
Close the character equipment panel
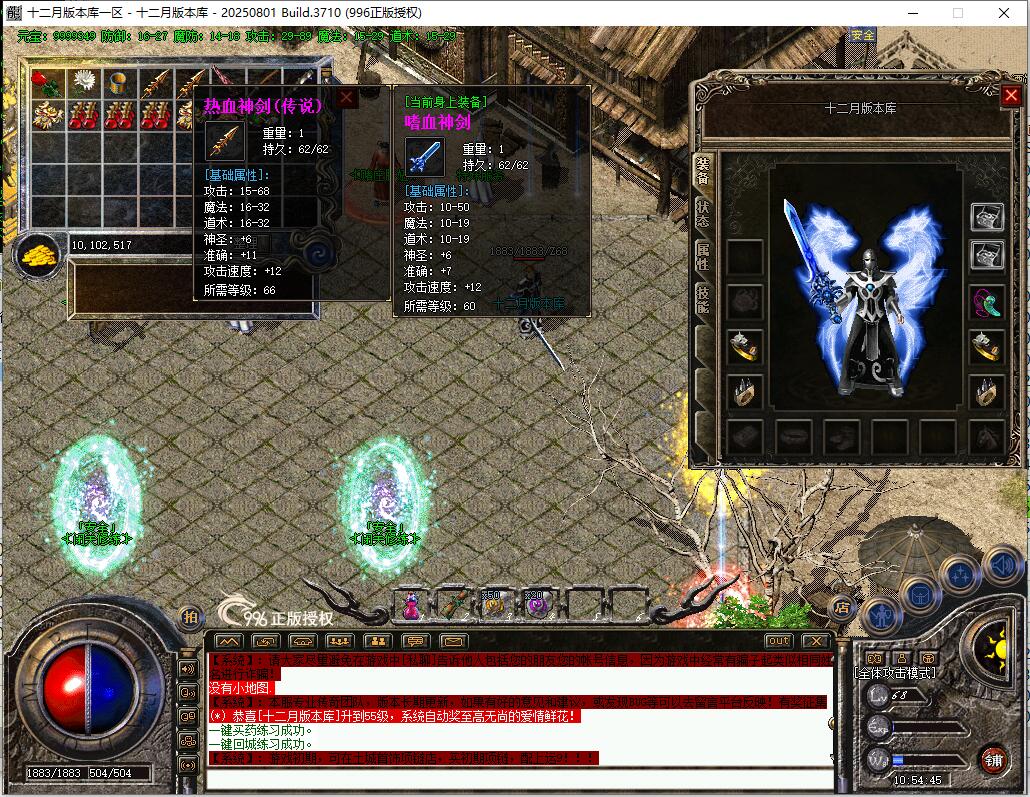point(1010,96)
